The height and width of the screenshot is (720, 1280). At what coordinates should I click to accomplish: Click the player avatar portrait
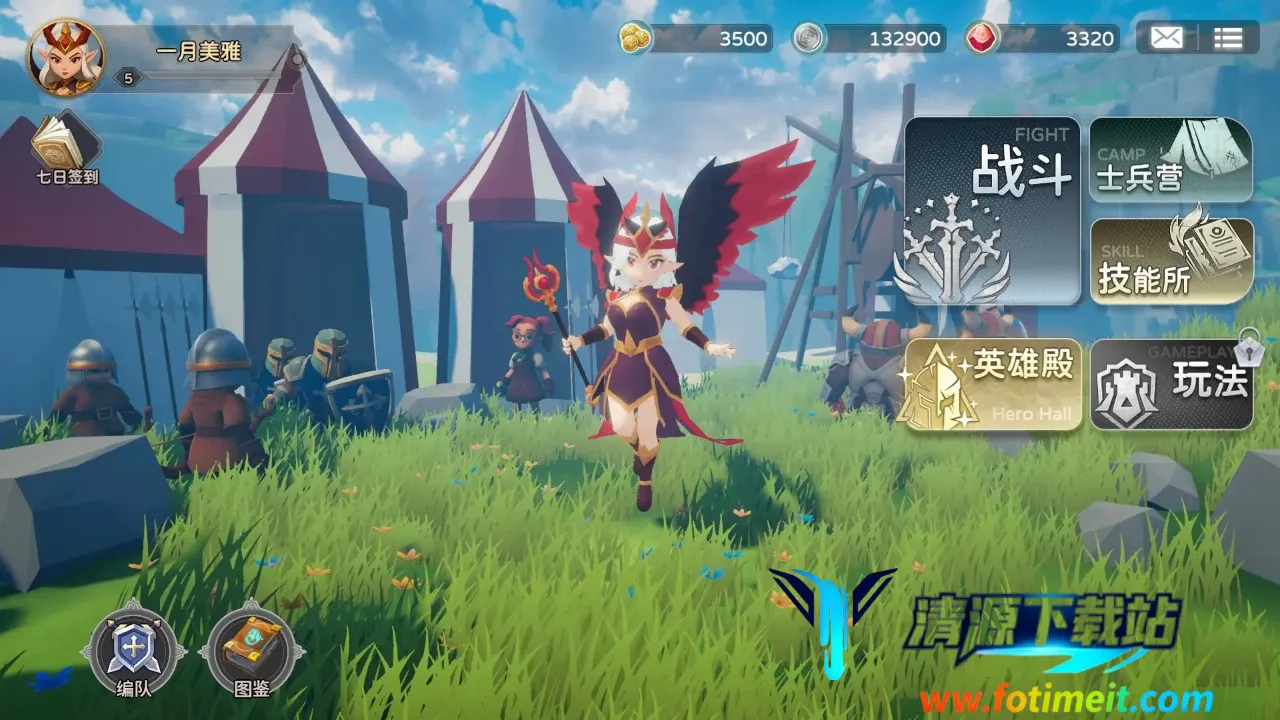pyautogui.click(x=66, y=57)
